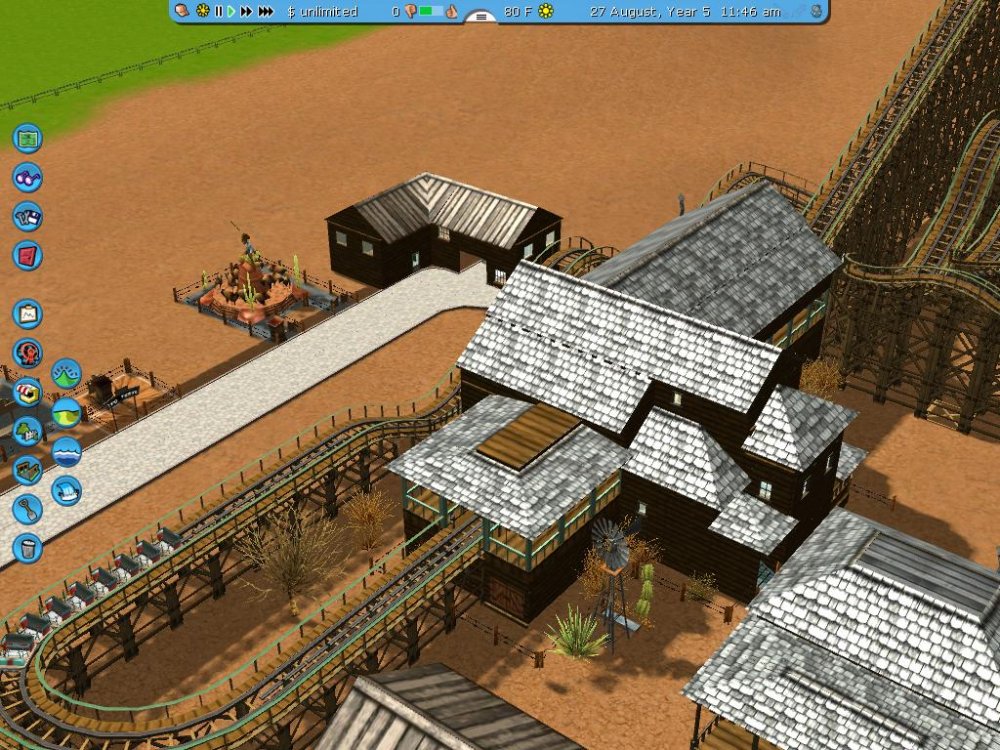The width and height of the screenshot is (1000, 750).
Task: Click the trash can delete icon
Action: (x=27, y=548)
